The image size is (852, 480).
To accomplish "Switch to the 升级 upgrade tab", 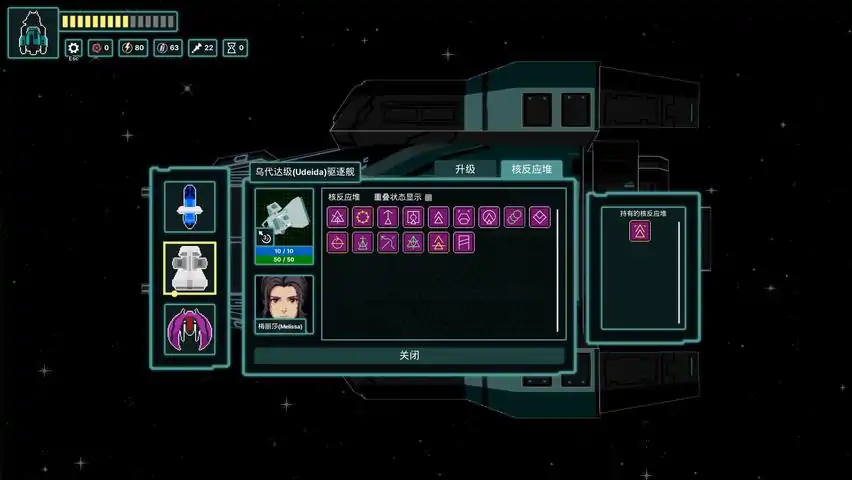I will 465,169.
